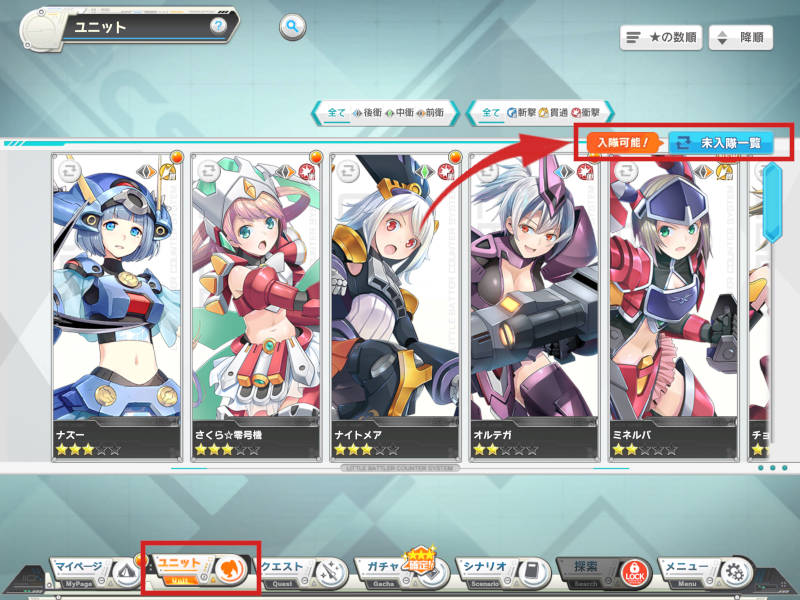Click the magnifying glass search button
This screenshot has height=600, width=800.
(292, 27)
